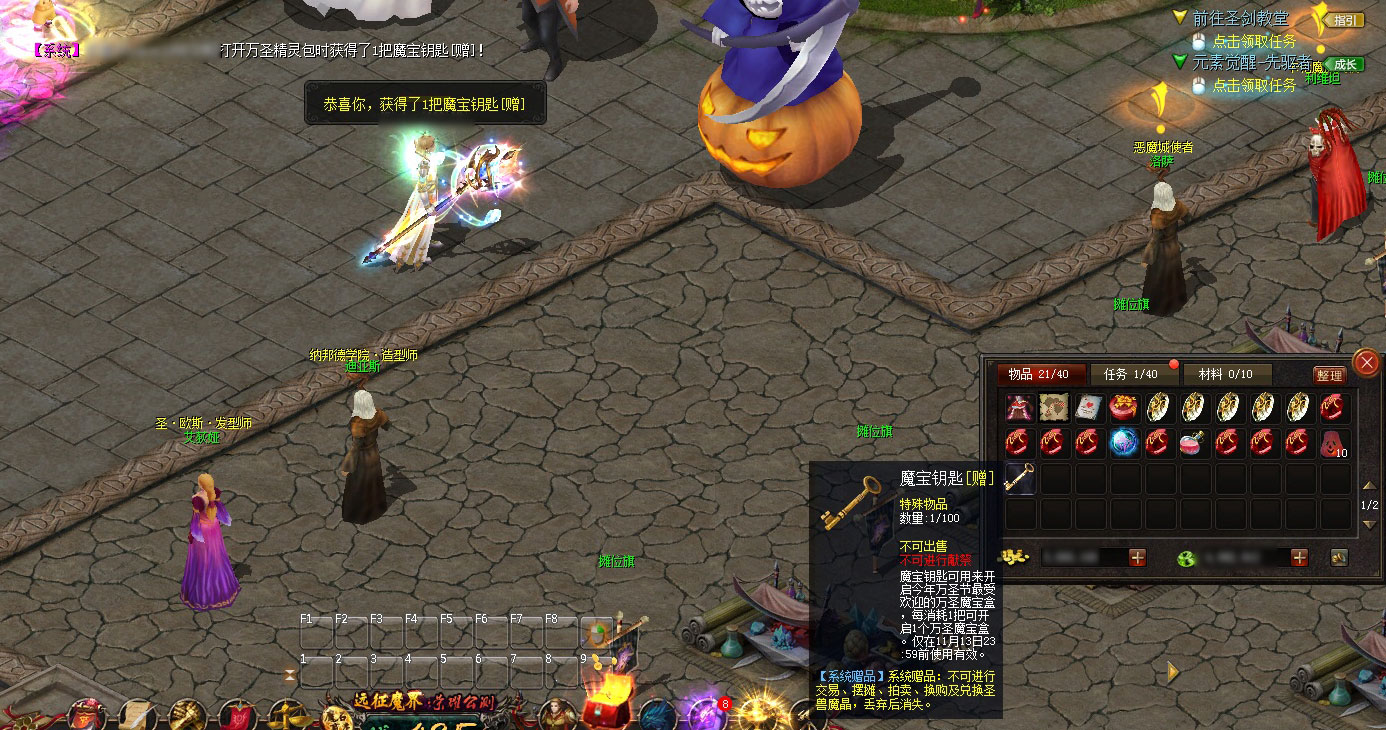The image size is (1386, 730).
Task: Select the golden magic key in the bag
Action: 1020,477
